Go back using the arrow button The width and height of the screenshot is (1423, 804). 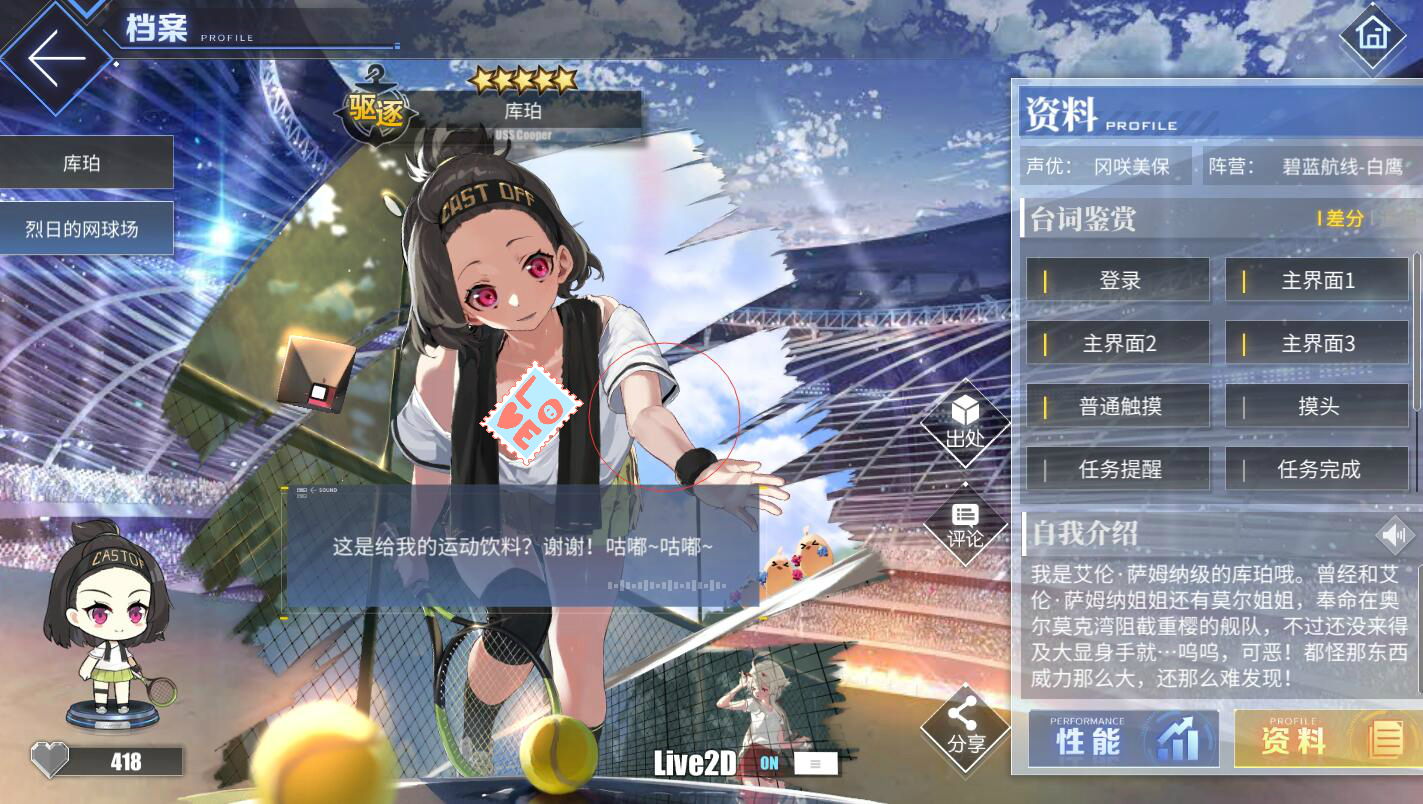click(56, 58)
